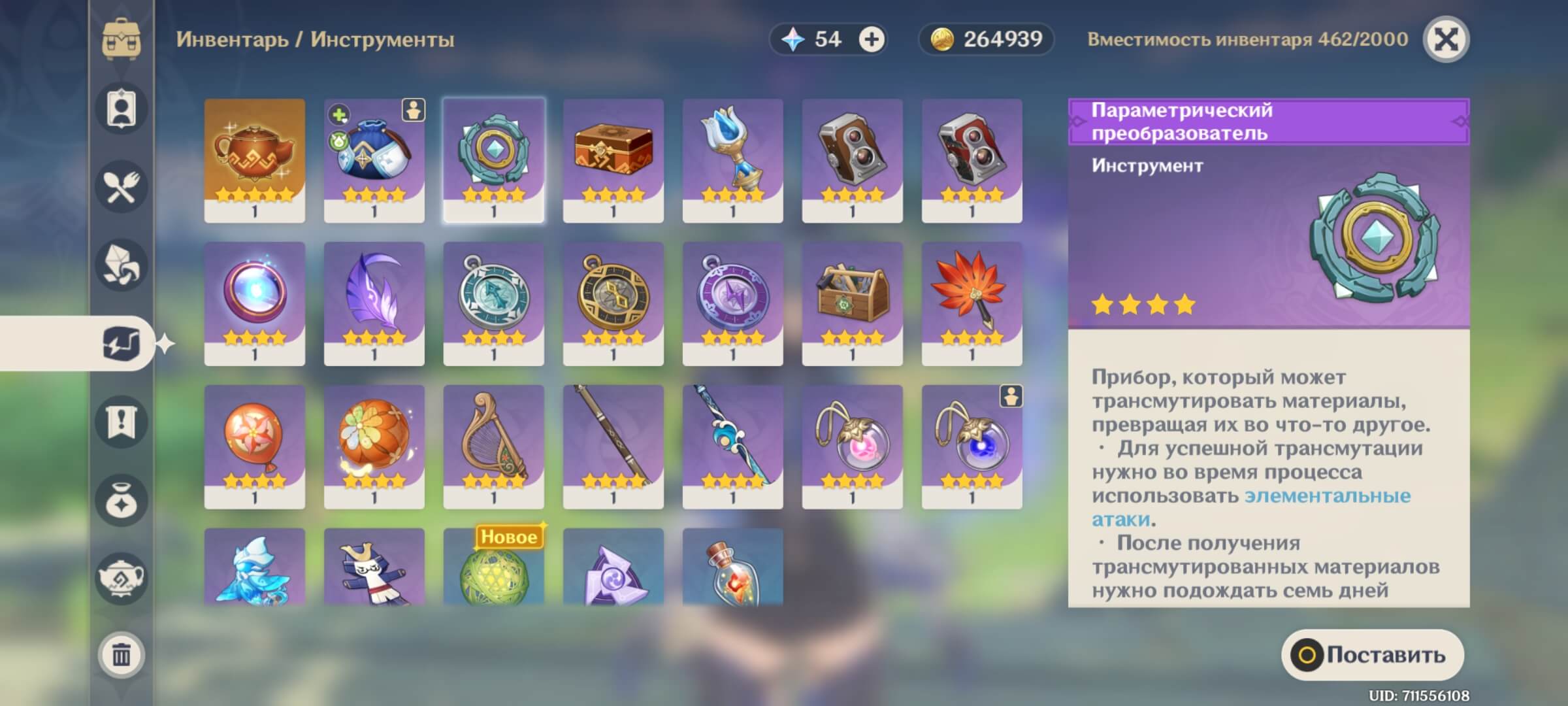This screenshot has height=706, width=1568.
Task: Select the wooden toolbox gadget
Action: coord(852,303)
